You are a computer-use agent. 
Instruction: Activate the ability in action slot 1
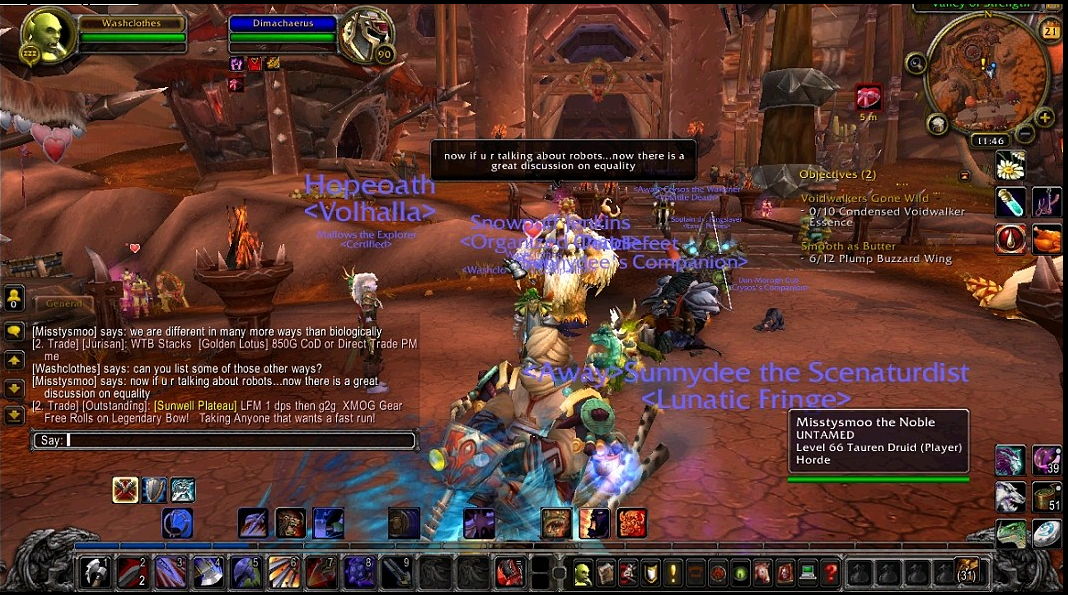coord(95,572)
